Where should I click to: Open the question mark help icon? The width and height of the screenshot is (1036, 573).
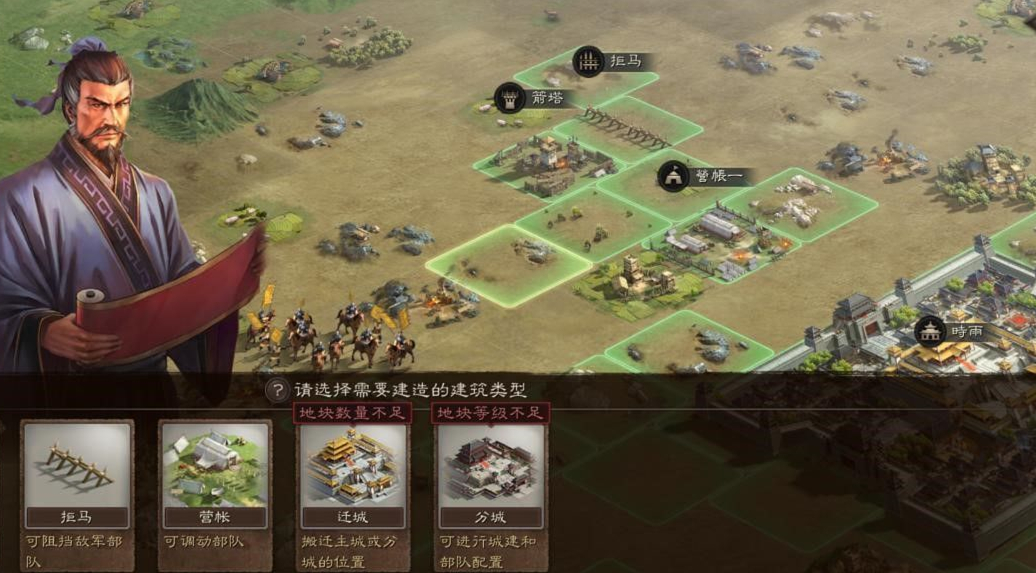tap(276, 390)
